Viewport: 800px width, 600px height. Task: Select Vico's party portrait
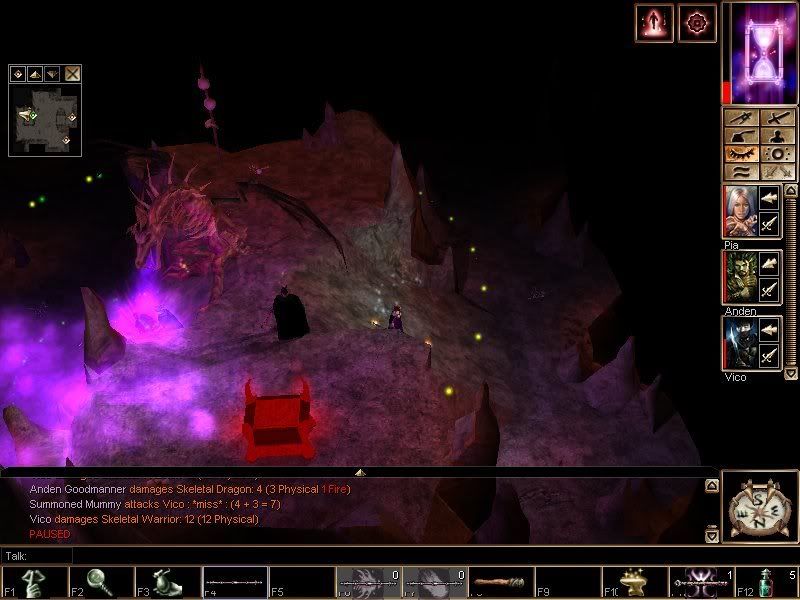[x=738, y=344]
